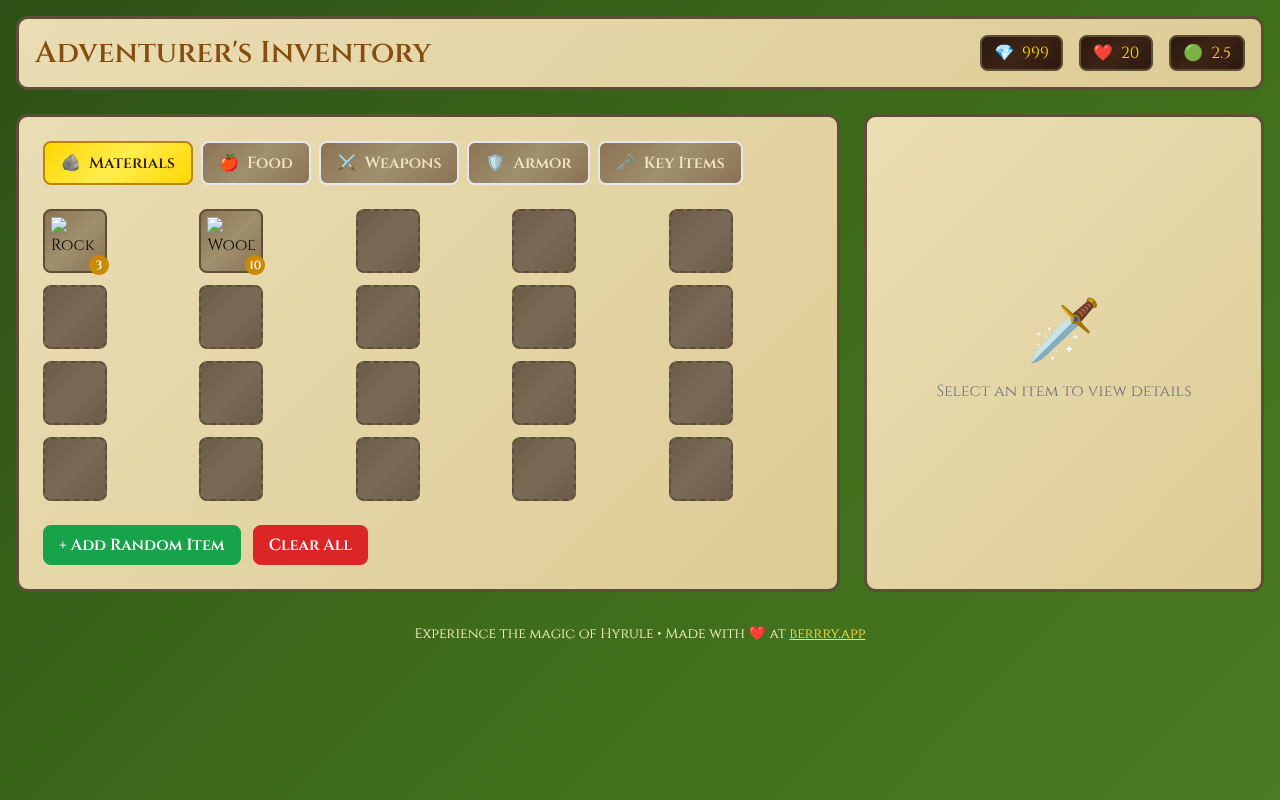This screenshot has height=800, width=1280.
Task: Switch to the Armor tab
Action: coord(528,162)
